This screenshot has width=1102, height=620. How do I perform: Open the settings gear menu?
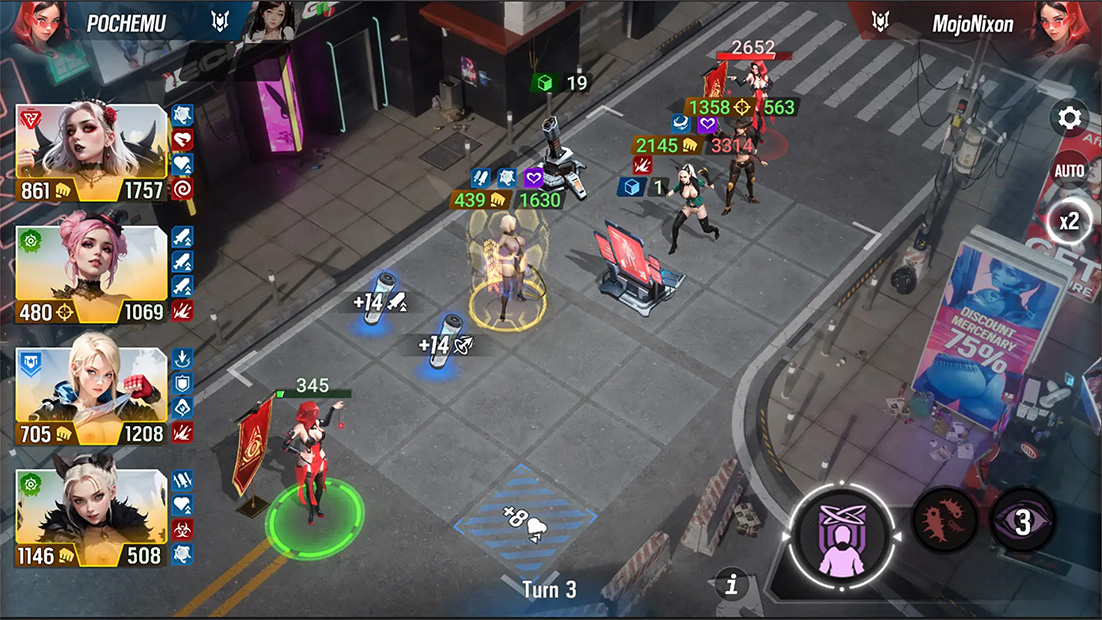(1070, 119)
